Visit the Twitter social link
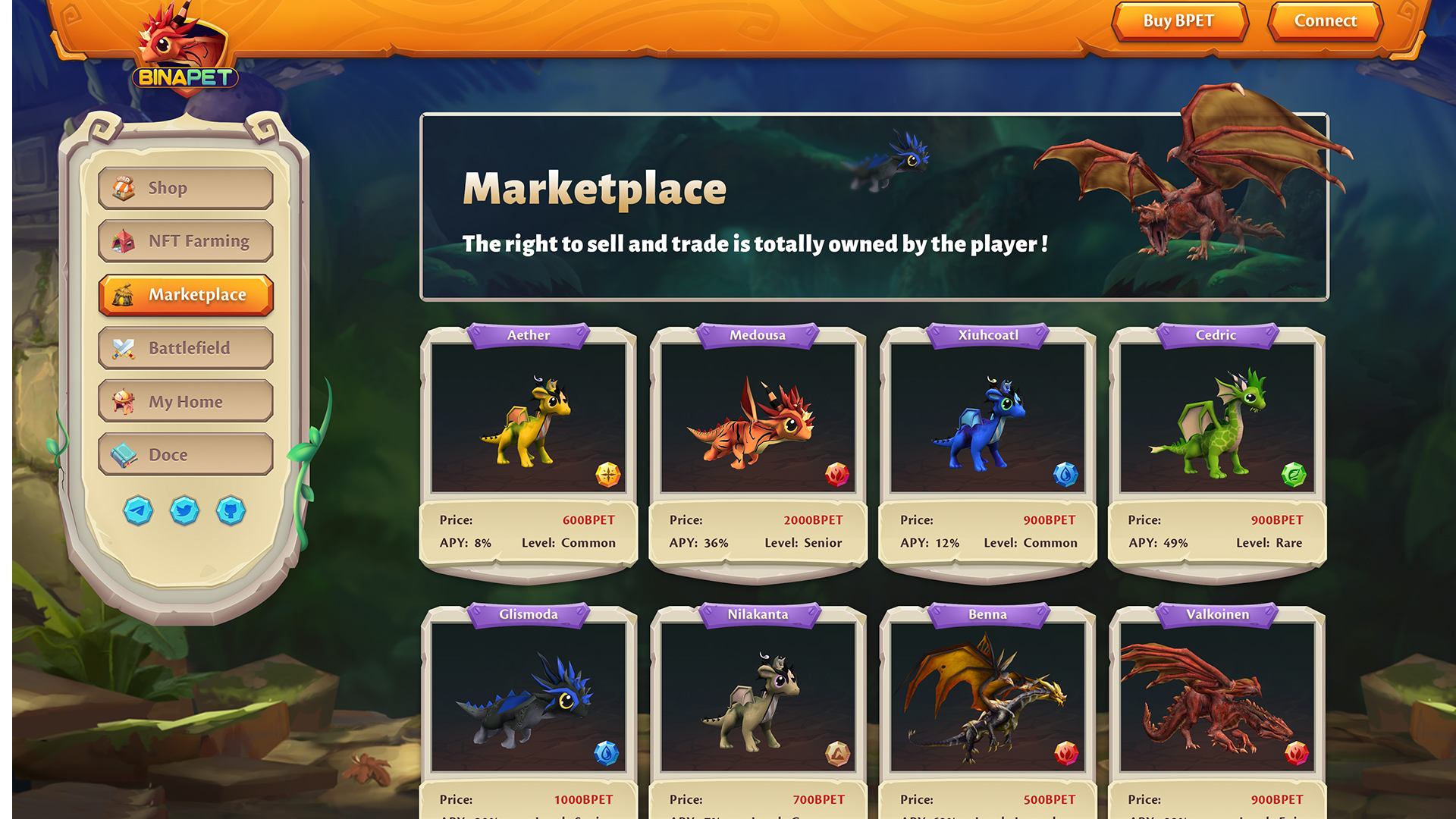 pos(184,510)
